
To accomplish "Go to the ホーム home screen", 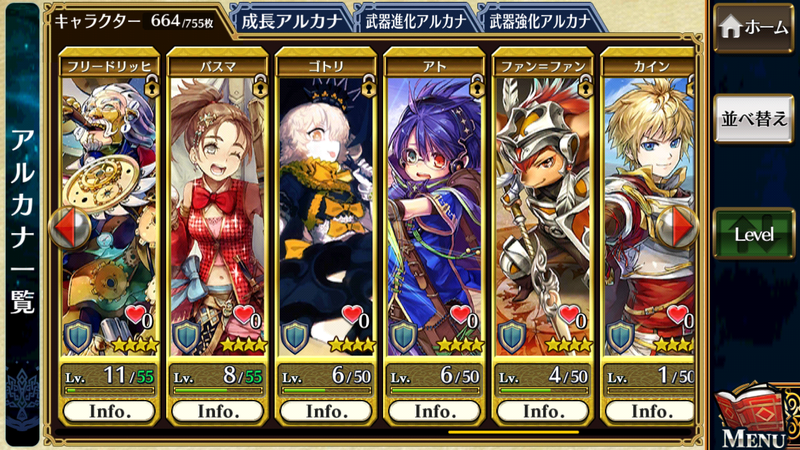I will (755, 27).
